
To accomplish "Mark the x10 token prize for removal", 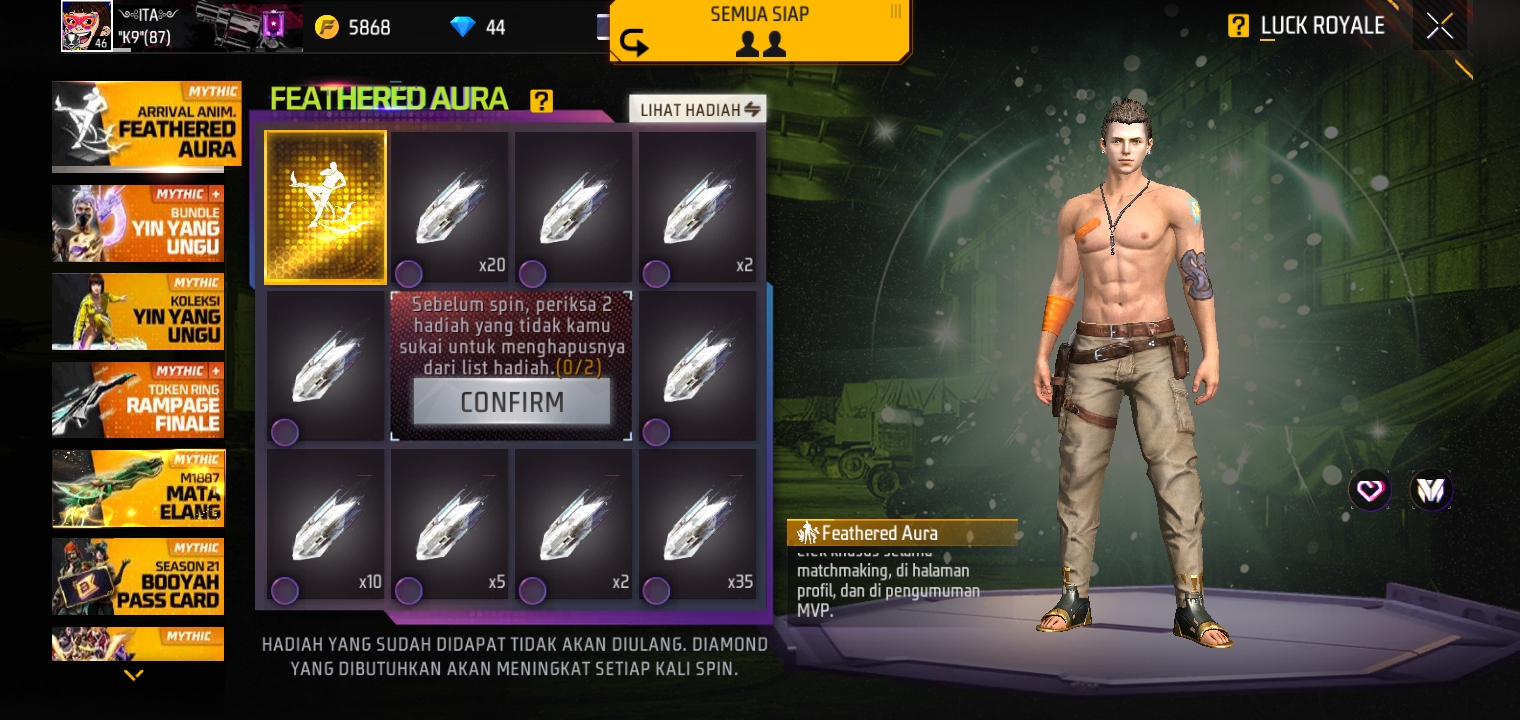I will 325,524.
